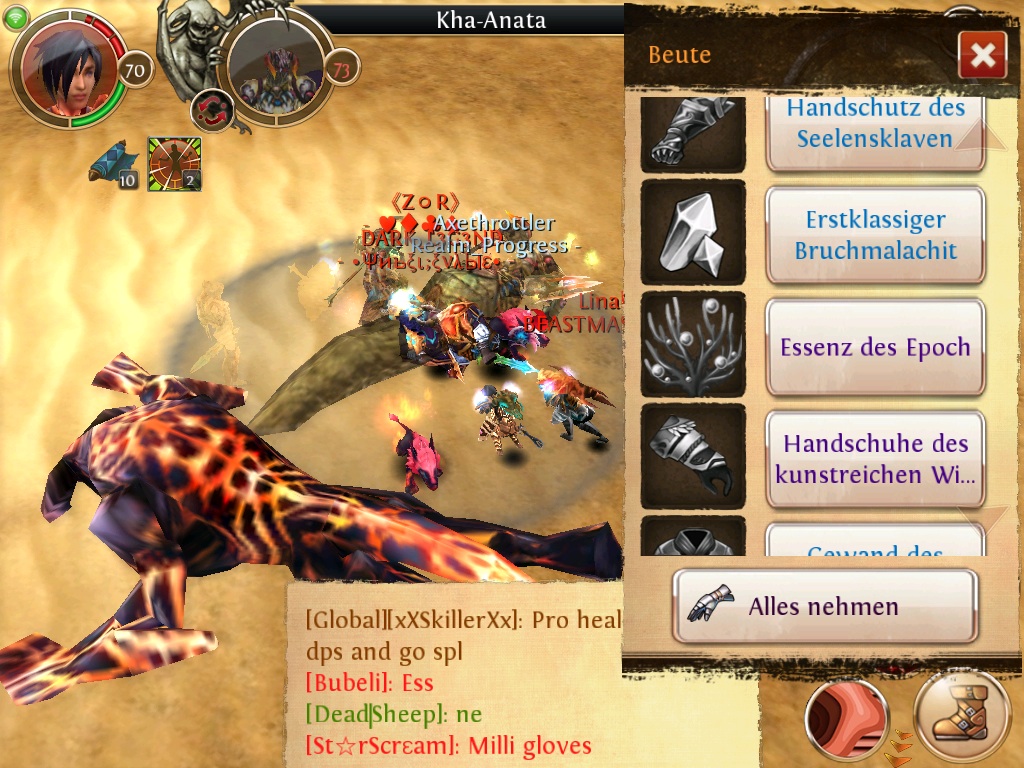The width and height of the screenshot is (1024, 768).
Task: Loot the Essenz des Epoch item
Action: coord(875,348)
